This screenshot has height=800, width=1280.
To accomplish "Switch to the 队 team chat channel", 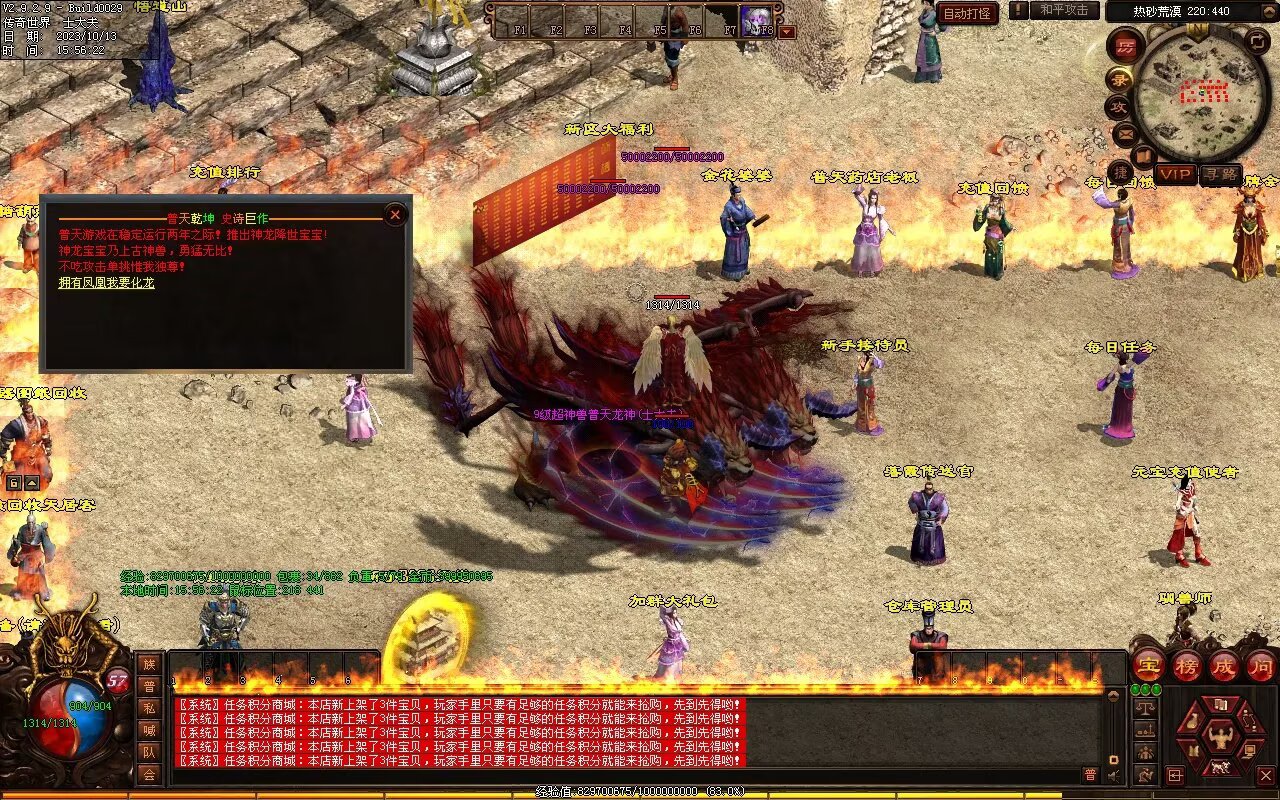I will [149, 752].
